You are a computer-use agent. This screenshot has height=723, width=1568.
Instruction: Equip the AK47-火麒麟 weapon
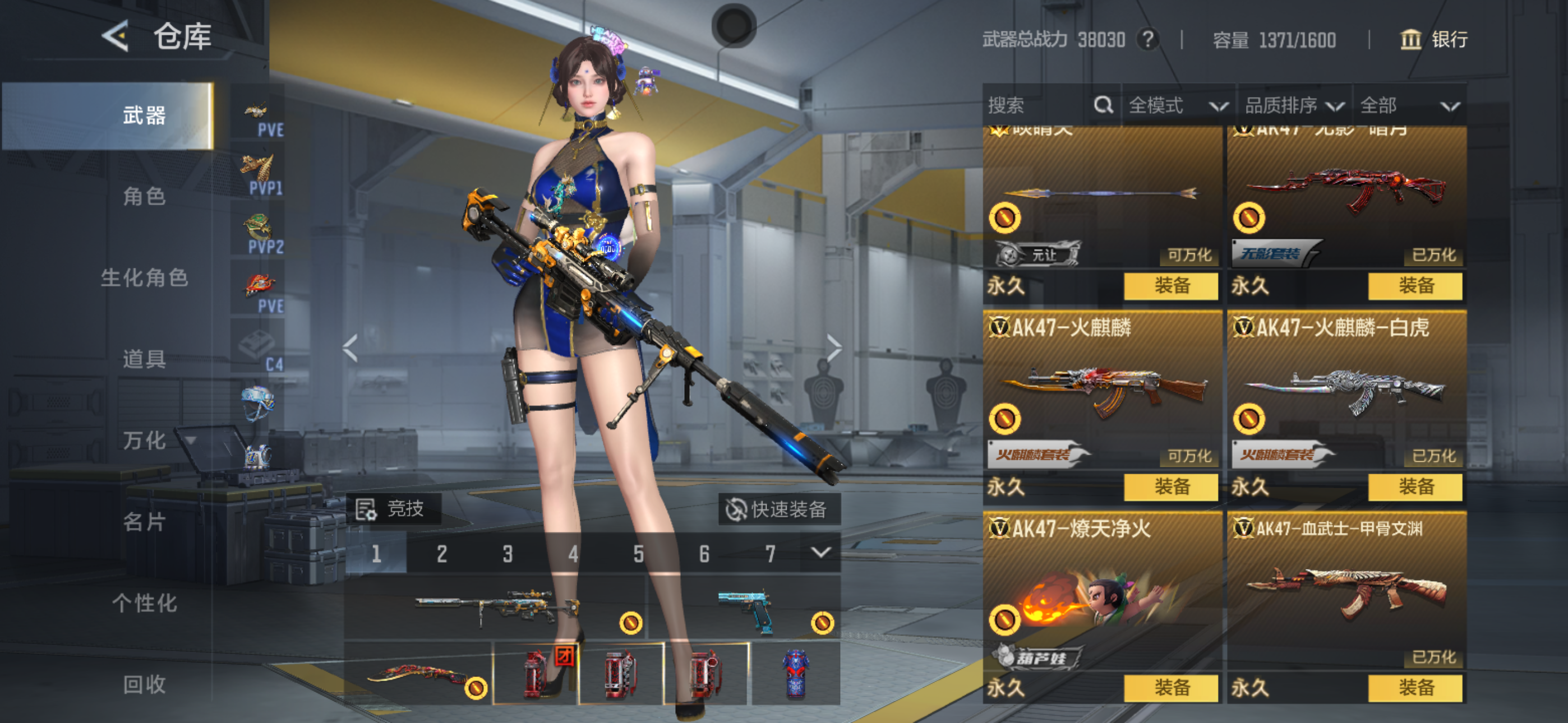(1170, 487)
